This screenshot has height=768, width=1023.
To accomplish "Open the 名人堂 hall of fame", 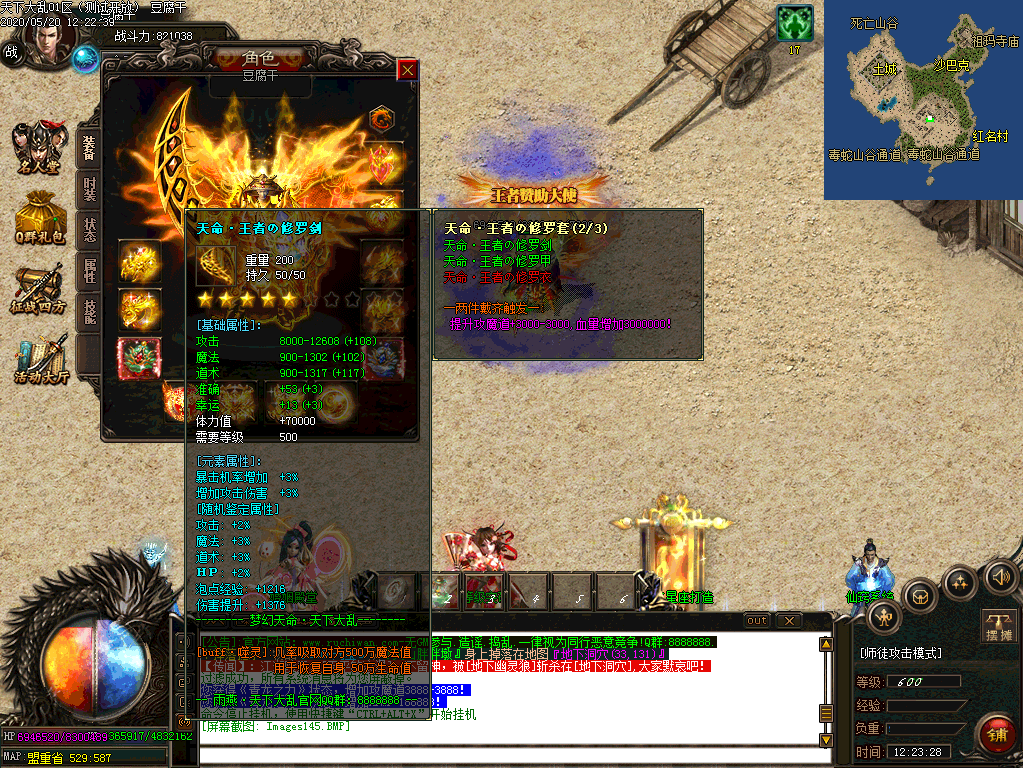I will pyautogui.click(x=39, y=149).
